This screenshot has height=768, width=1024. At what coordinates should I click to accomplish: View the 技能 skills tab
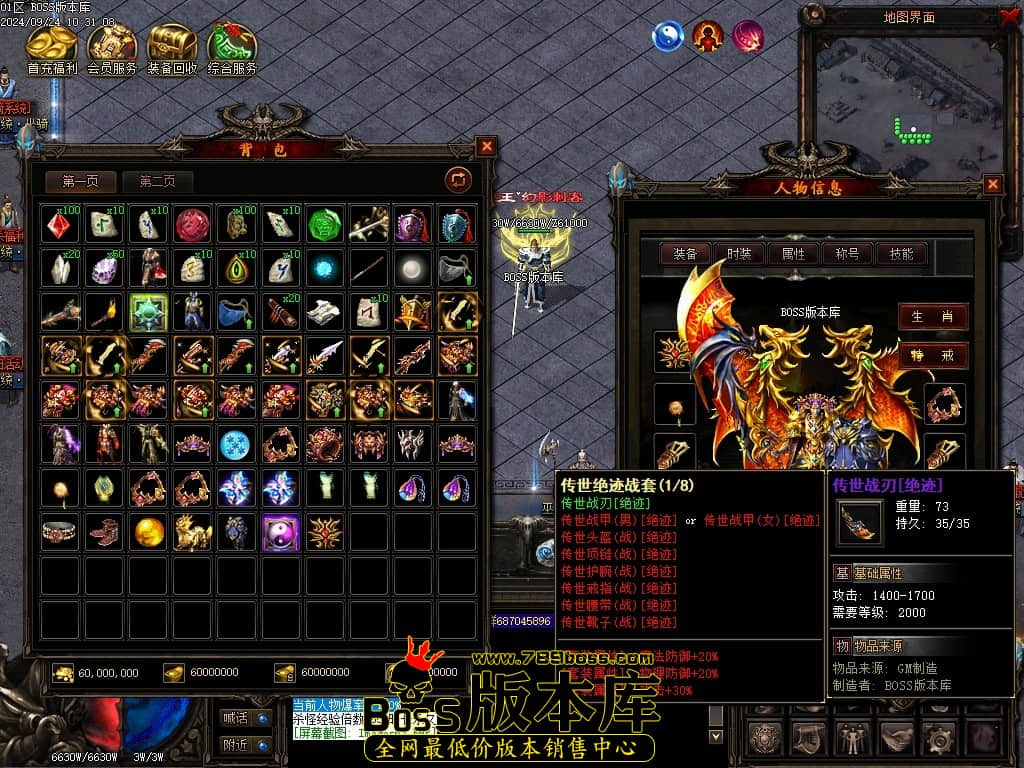click(901, 254)
